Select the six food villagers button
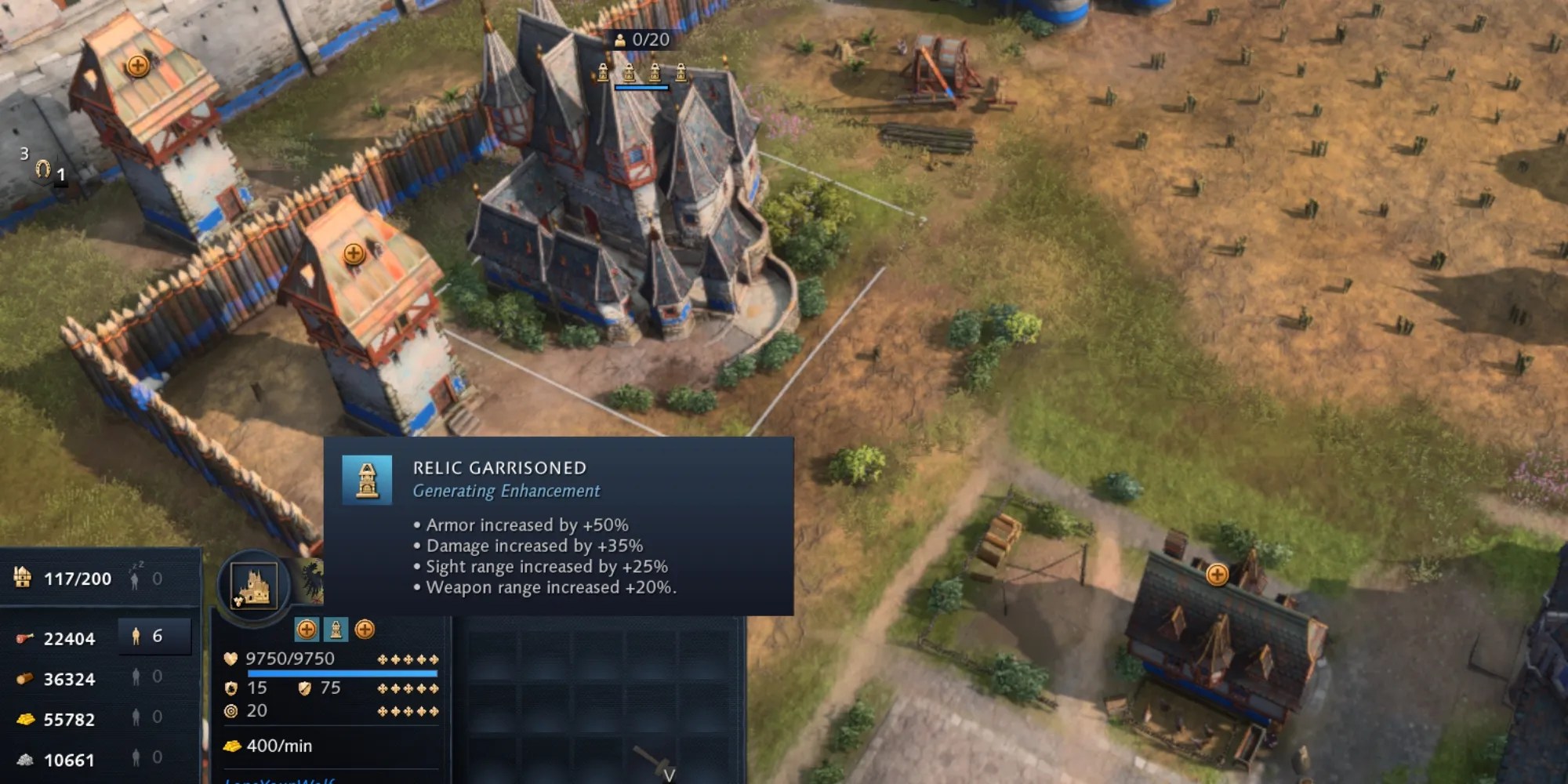The width and height of the screenshot is (1568, 784). point(154,637)
